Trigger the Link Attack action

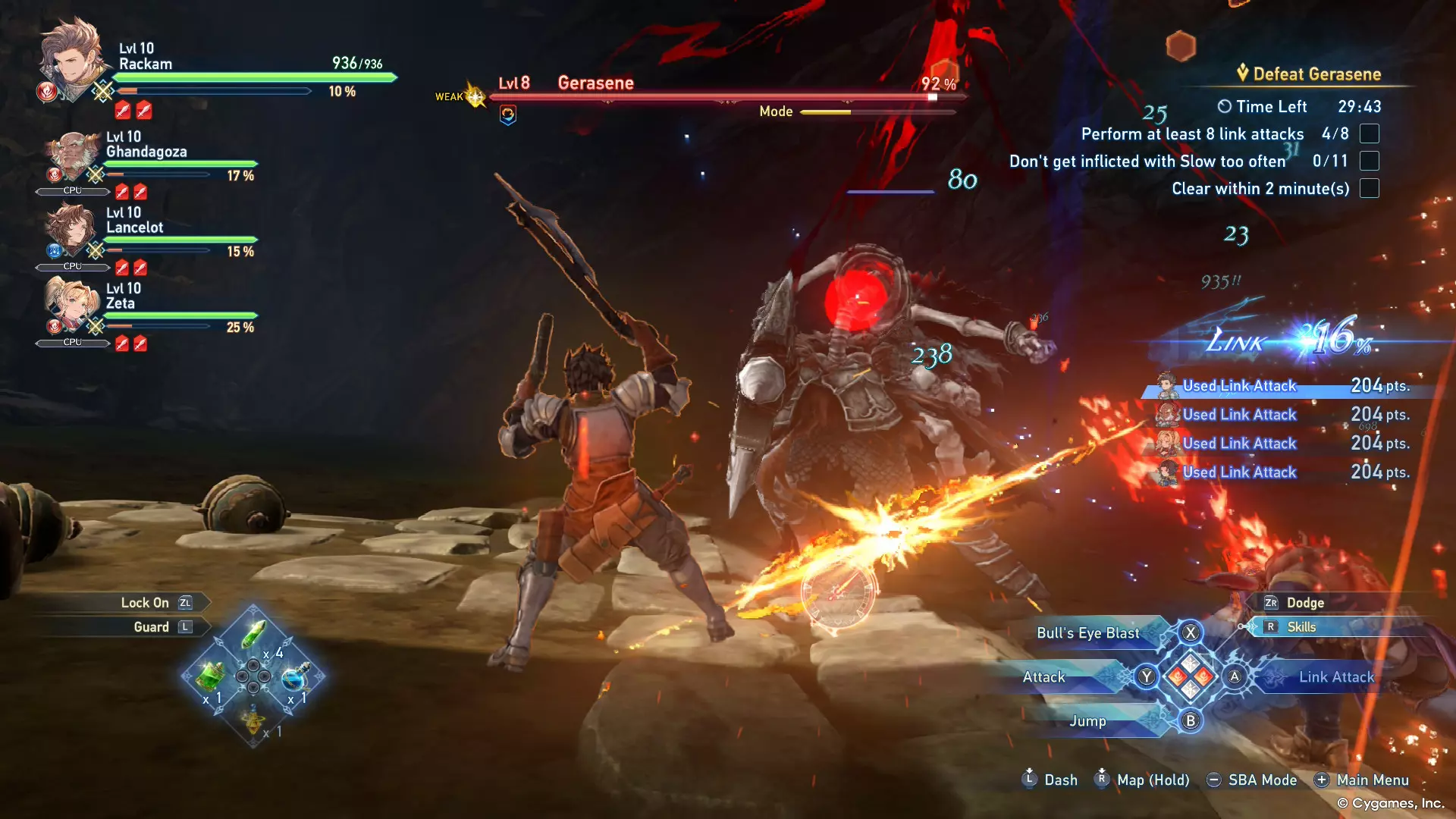(x=1335, y=677)
